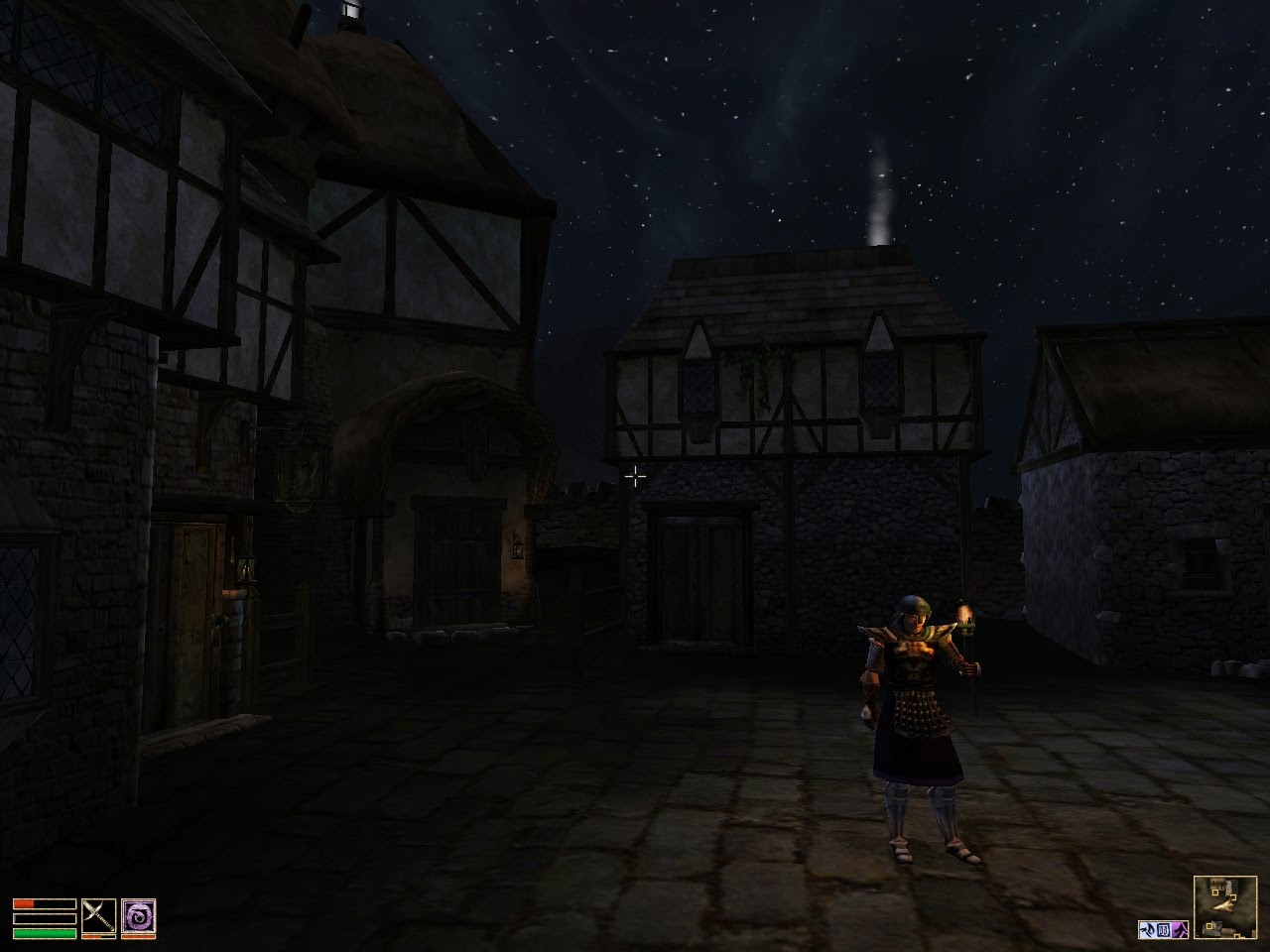Click the lower-left door marker on the minimap
The height and width of the screenshot is (952, 1270).
1209,925
